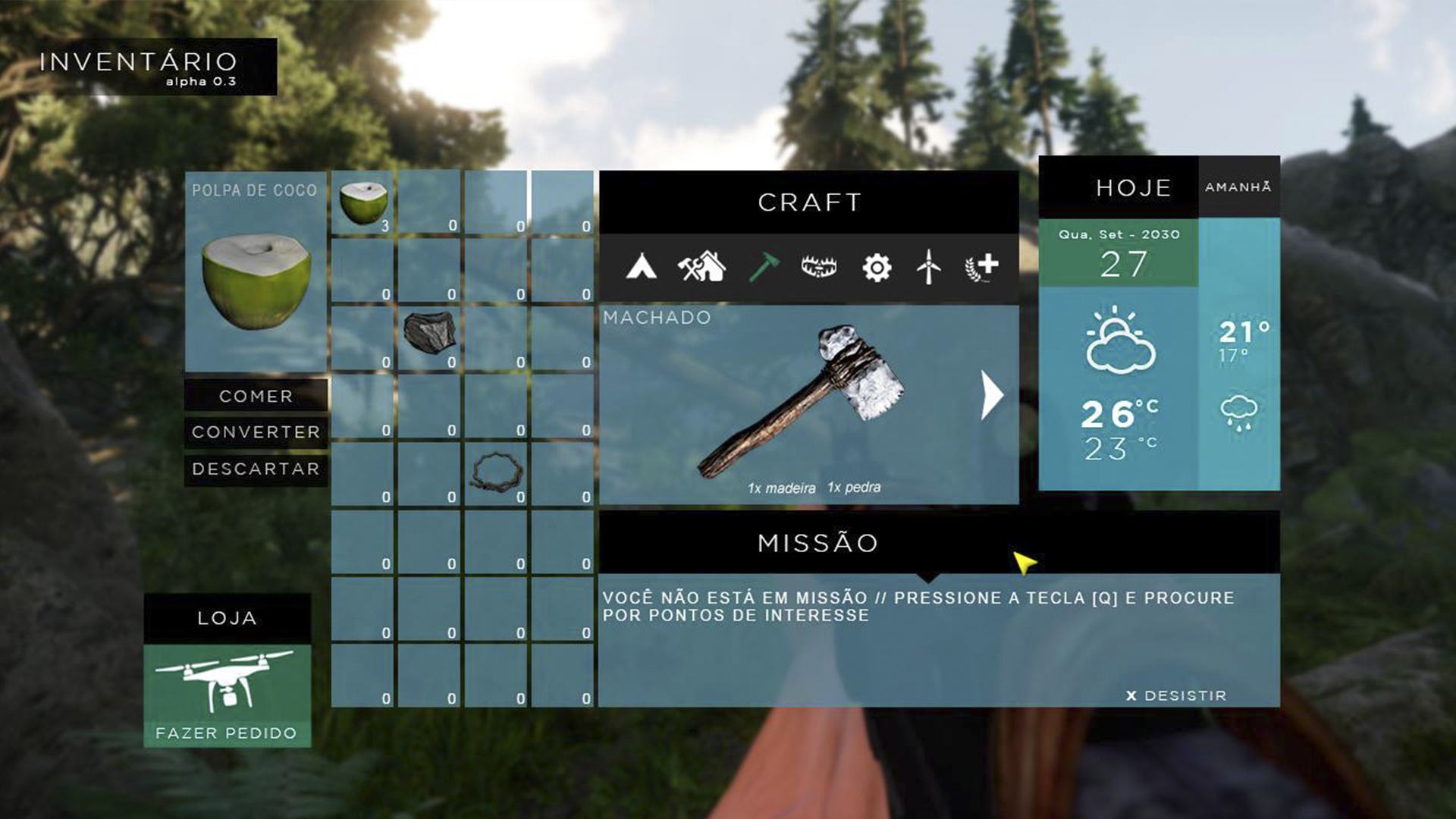Switch to the house building craft category
The image size is (1456, 819).
point(701,267)
